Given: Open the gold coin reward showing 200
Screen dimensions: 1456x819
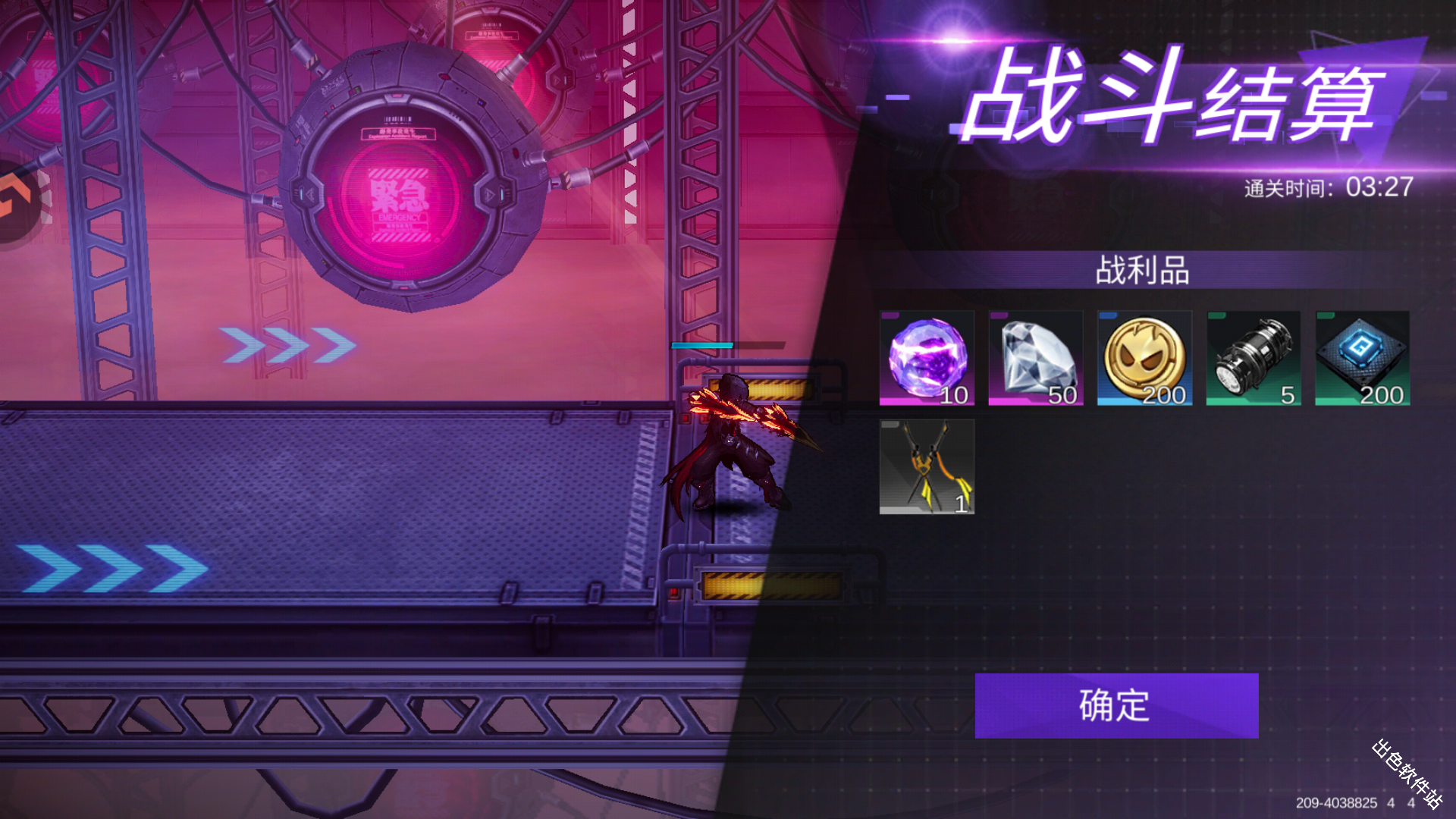Looking at the screenshot, I should (x=1145, y=356).
